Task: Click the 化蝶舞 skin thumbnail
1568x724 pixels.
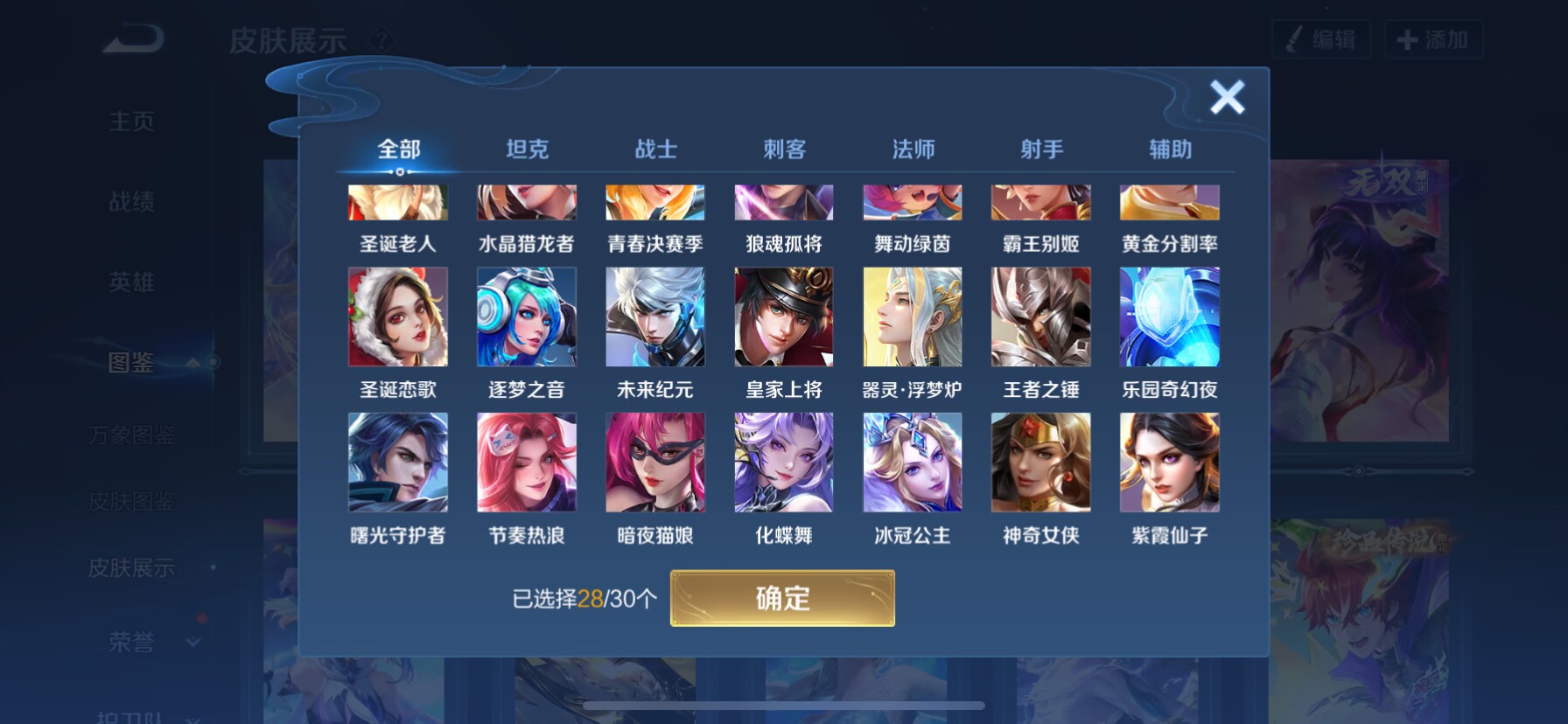Action: click(783, 461)
